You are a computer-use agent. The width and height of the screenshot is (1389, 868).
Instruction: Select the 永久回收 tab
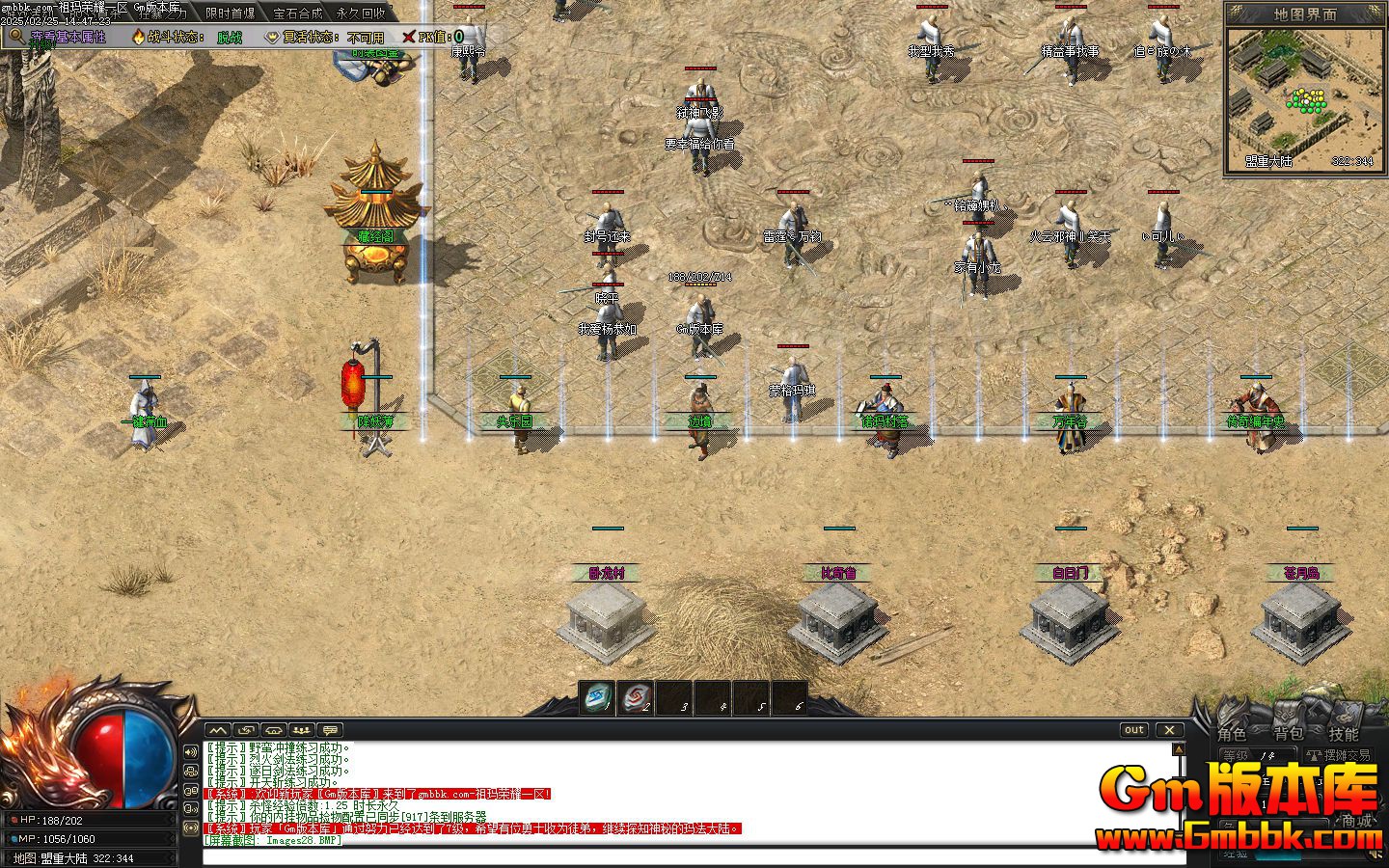(x=361, y=14)
